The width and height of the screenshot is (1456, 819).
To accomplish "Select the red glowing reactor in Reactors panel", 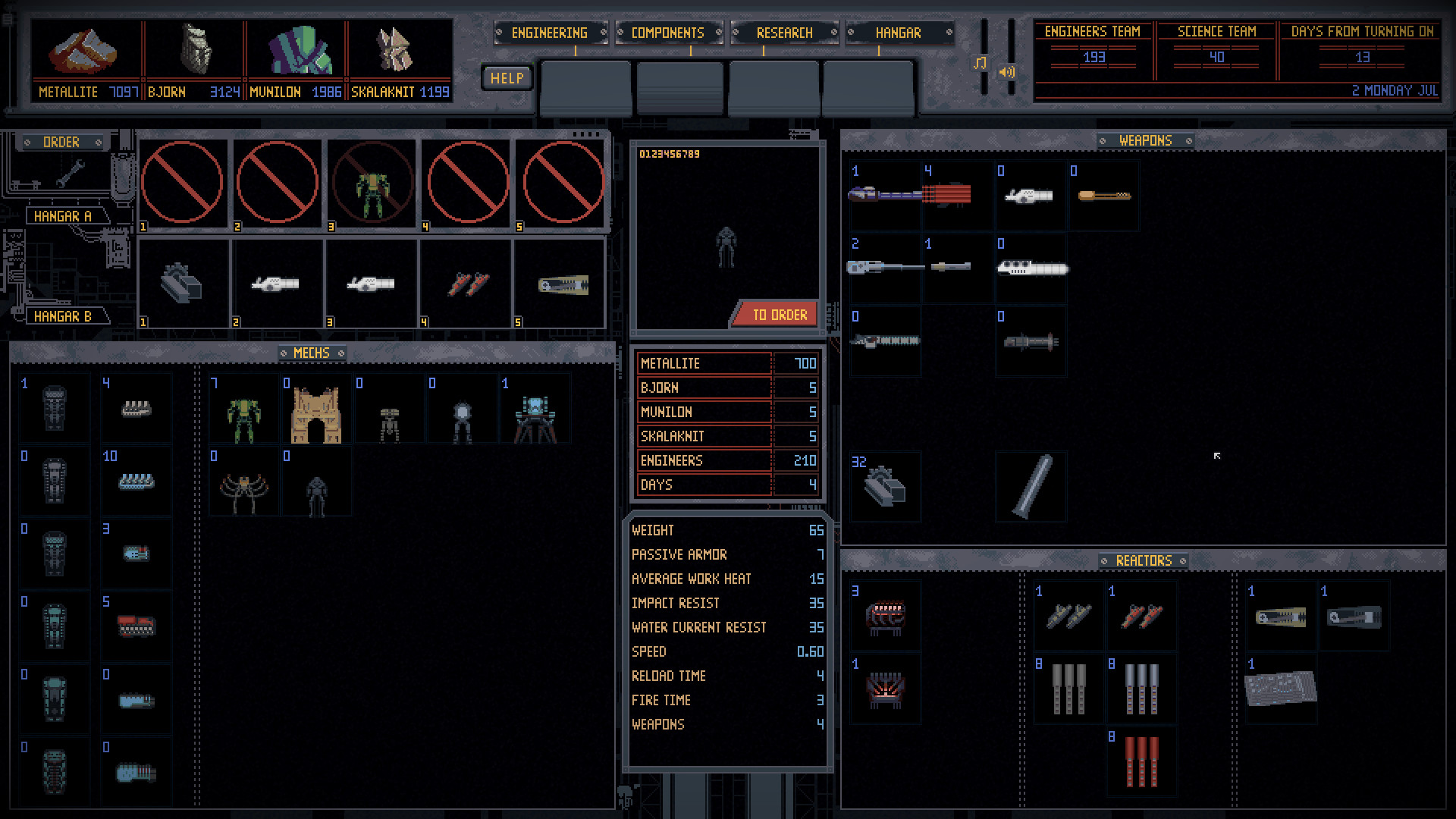I will click(885, 689).
